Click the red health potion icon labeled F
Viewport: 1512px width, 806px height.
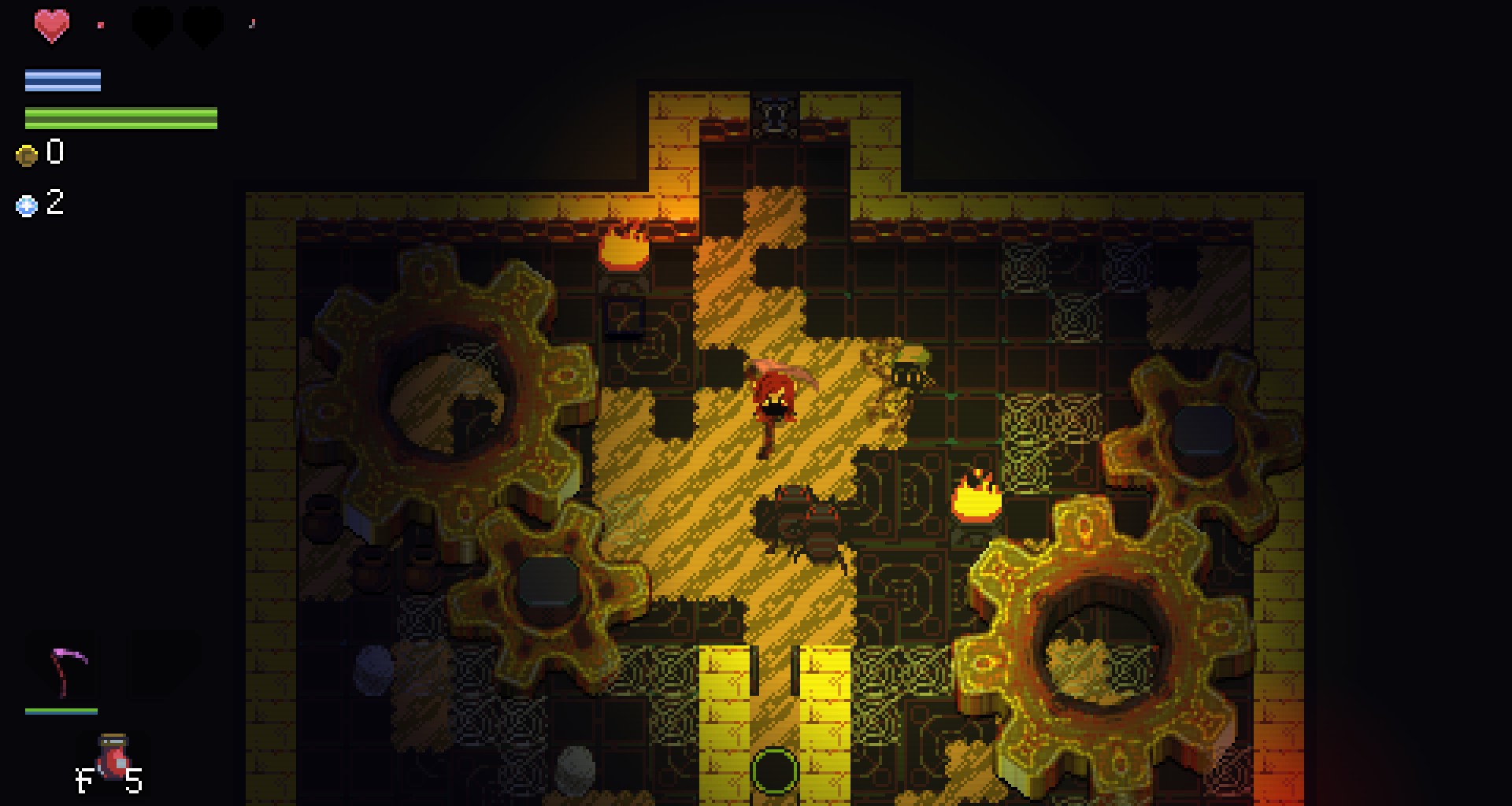(114, 757)
